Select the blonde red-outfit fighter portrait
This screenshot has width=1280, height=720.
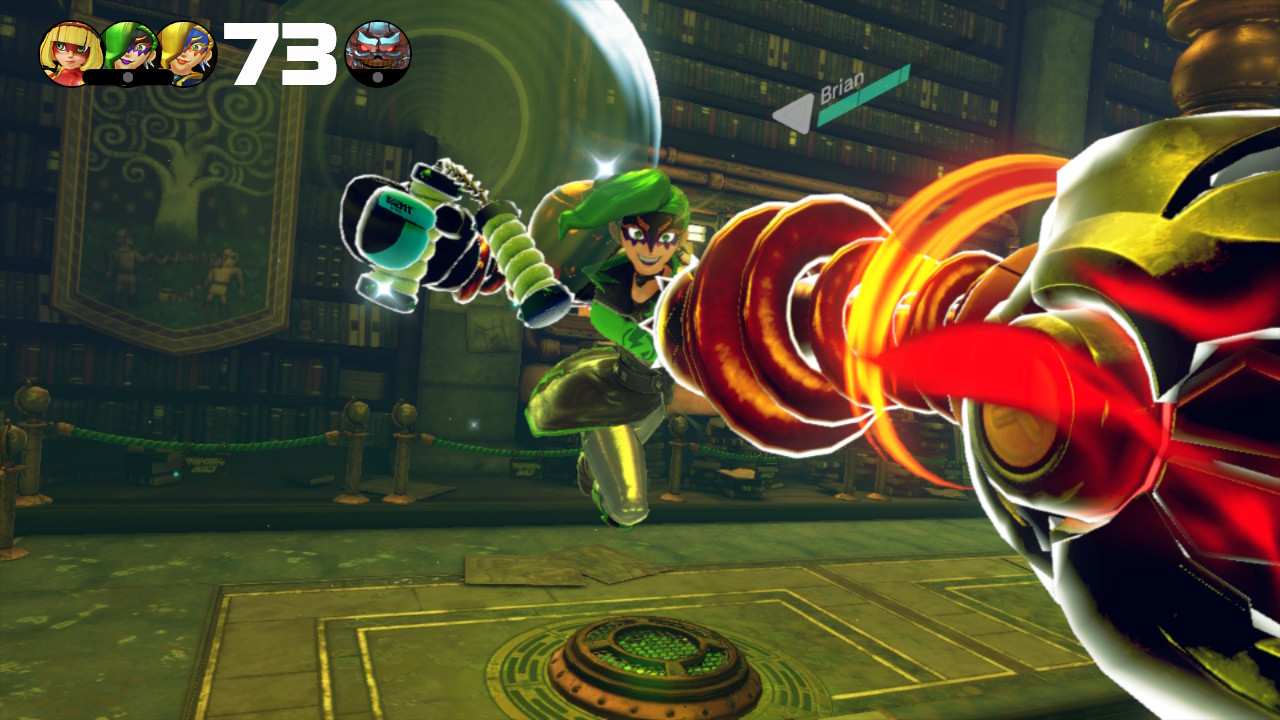(70, 54)
